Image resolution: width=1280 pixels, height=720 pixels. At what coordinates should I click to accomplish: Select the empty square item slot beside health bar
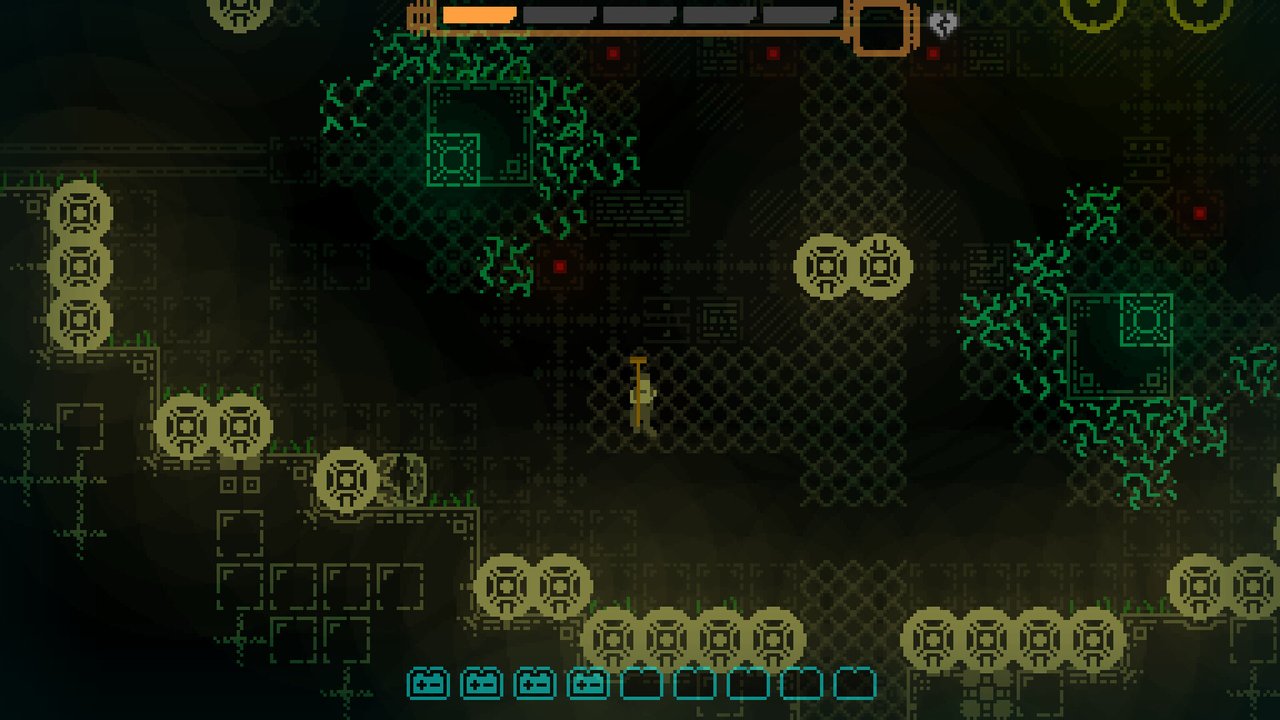[881, 27]
